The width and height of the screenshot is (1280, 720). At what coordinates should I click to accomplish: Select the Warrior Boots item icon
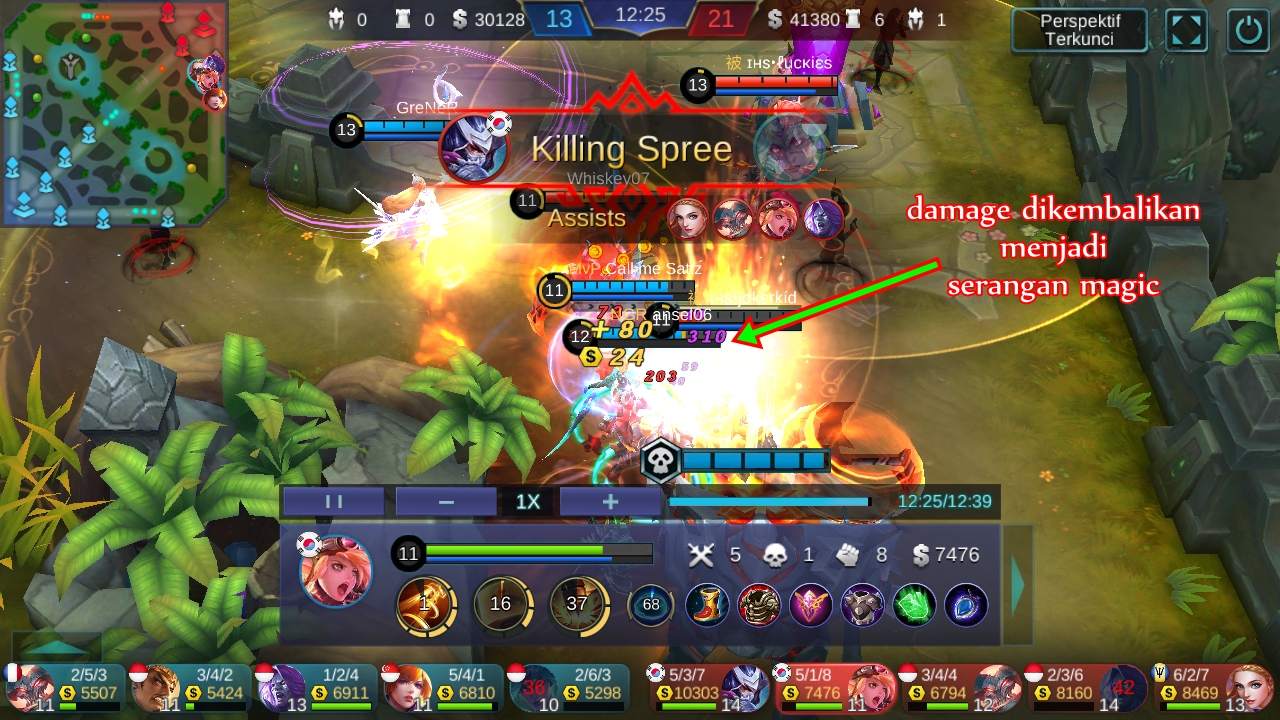[707, 606]
